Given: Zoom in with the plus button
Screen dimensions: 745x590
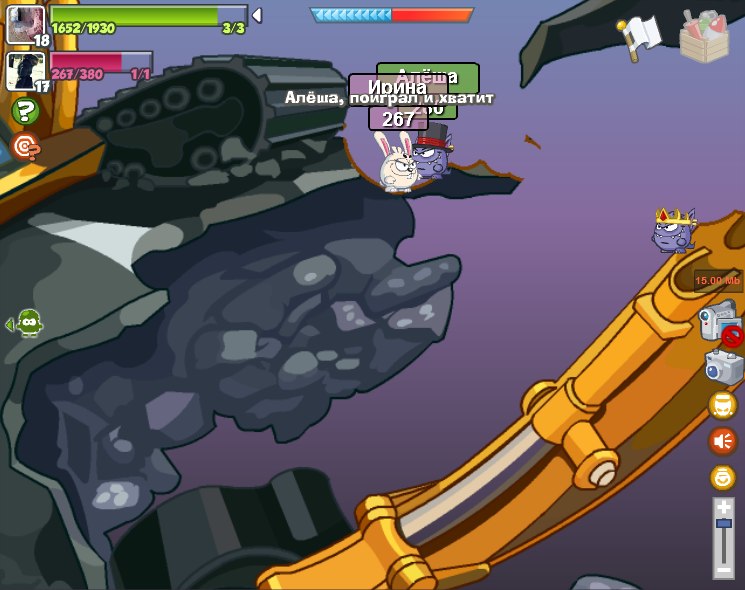Looking at the screenshot, I should [x=723, y=508].
